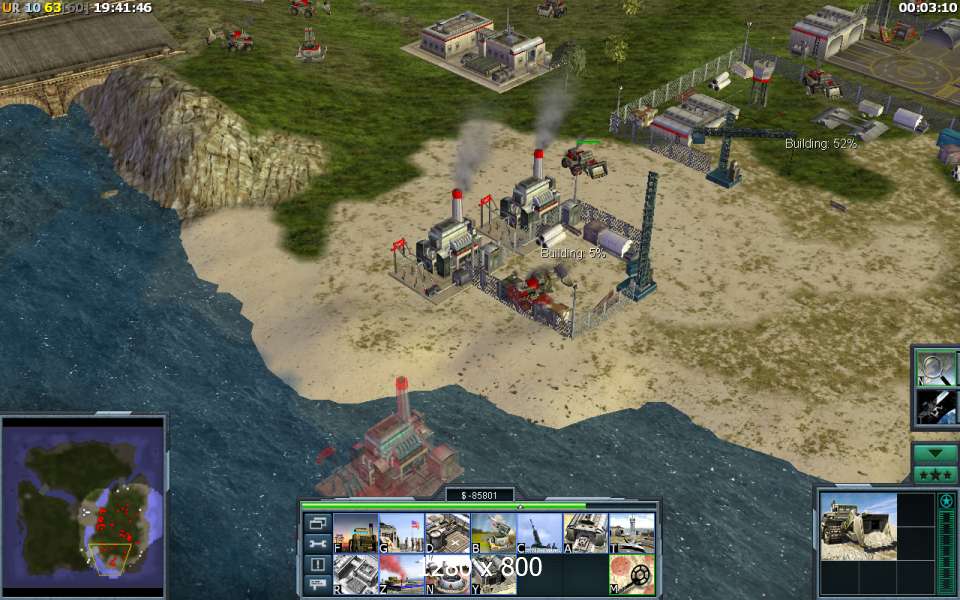Click the minimap to jump the view
This screenshot has width=960, height=600.
coord(82,503)
